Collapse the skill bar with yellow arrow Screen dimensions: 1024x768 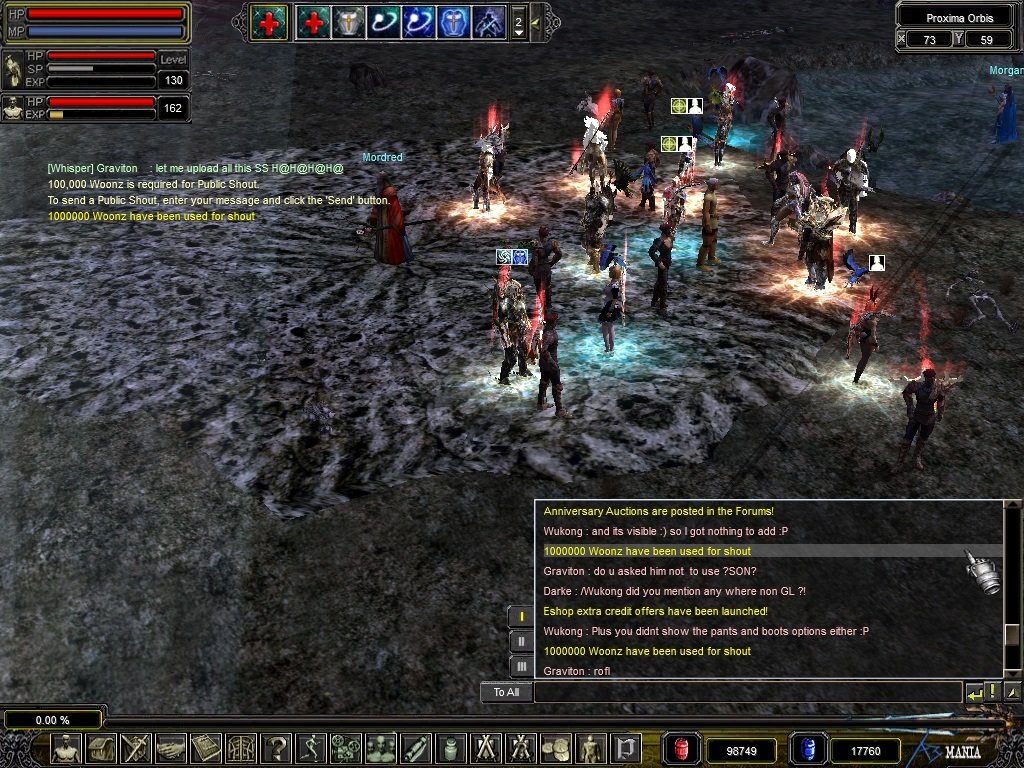tap(536, 21)
